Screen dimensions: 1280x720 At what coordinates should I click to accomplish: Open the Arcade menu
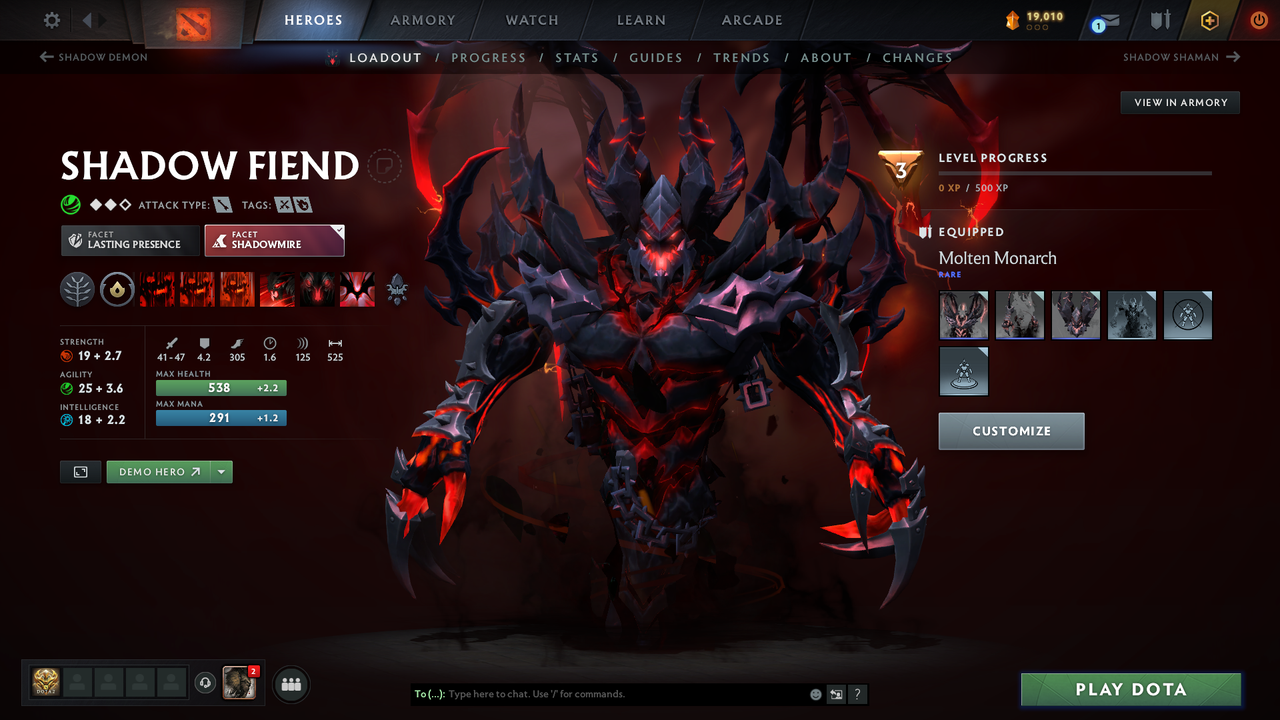(751, 19)
